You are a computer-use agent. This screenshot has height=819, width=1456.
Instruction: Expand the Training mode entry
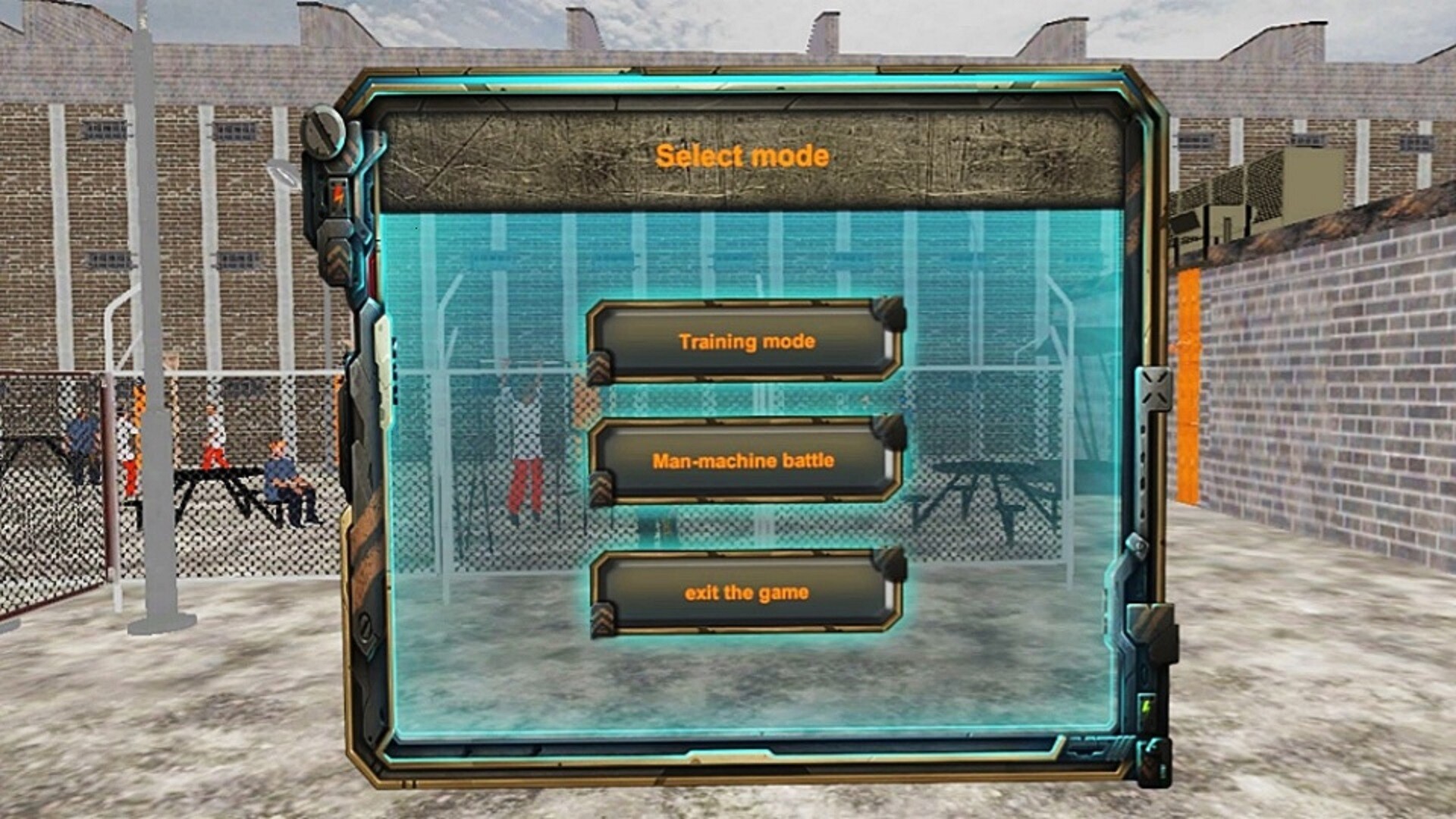(747, 341)
